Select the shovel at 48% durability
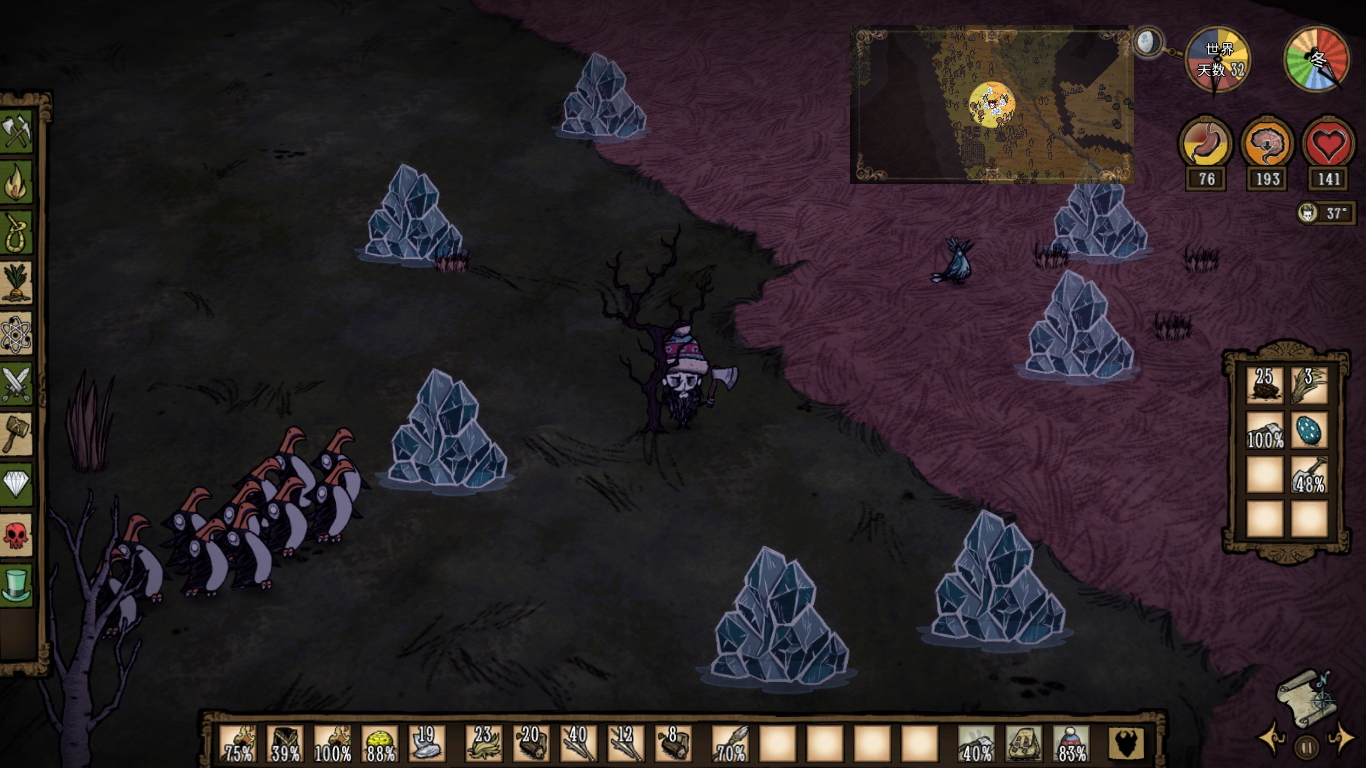Screen dimensions: 1366x768 (1308, 474)
